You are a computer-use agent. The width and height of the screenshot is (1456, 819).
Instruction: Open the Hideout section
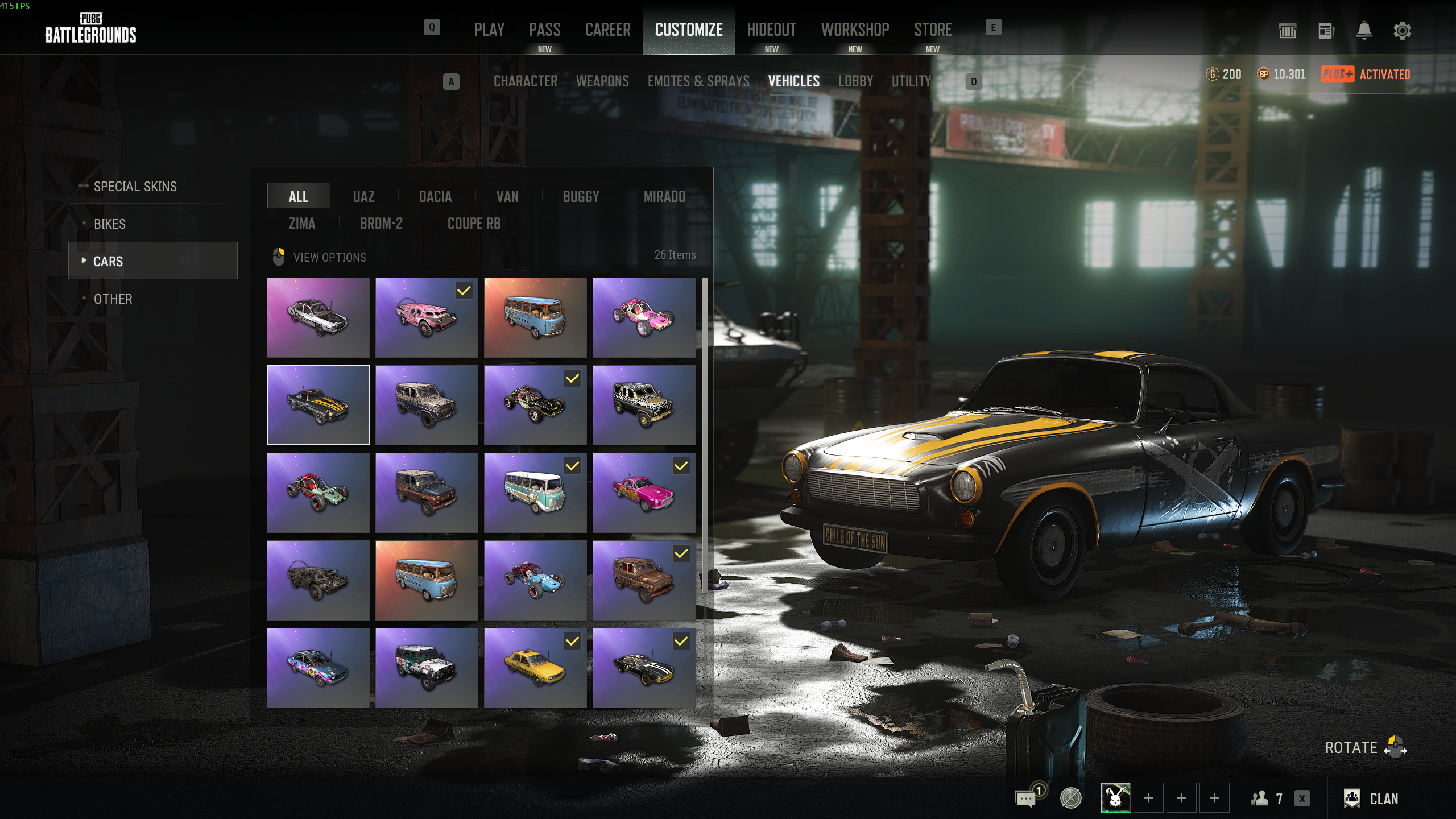(771, 30)
